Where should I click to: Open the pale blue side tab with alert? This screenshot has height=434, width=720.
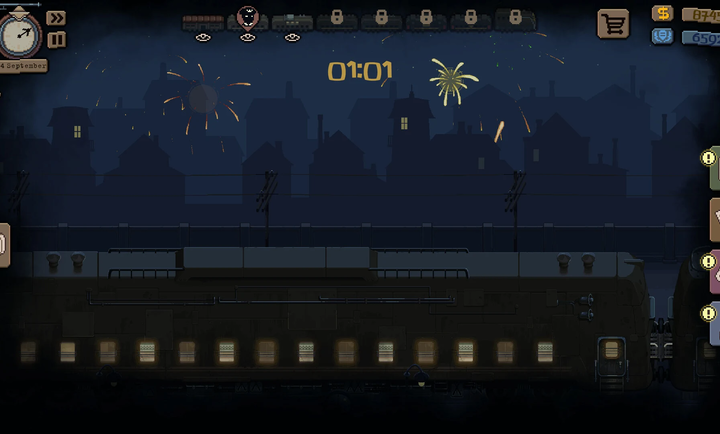713,322
